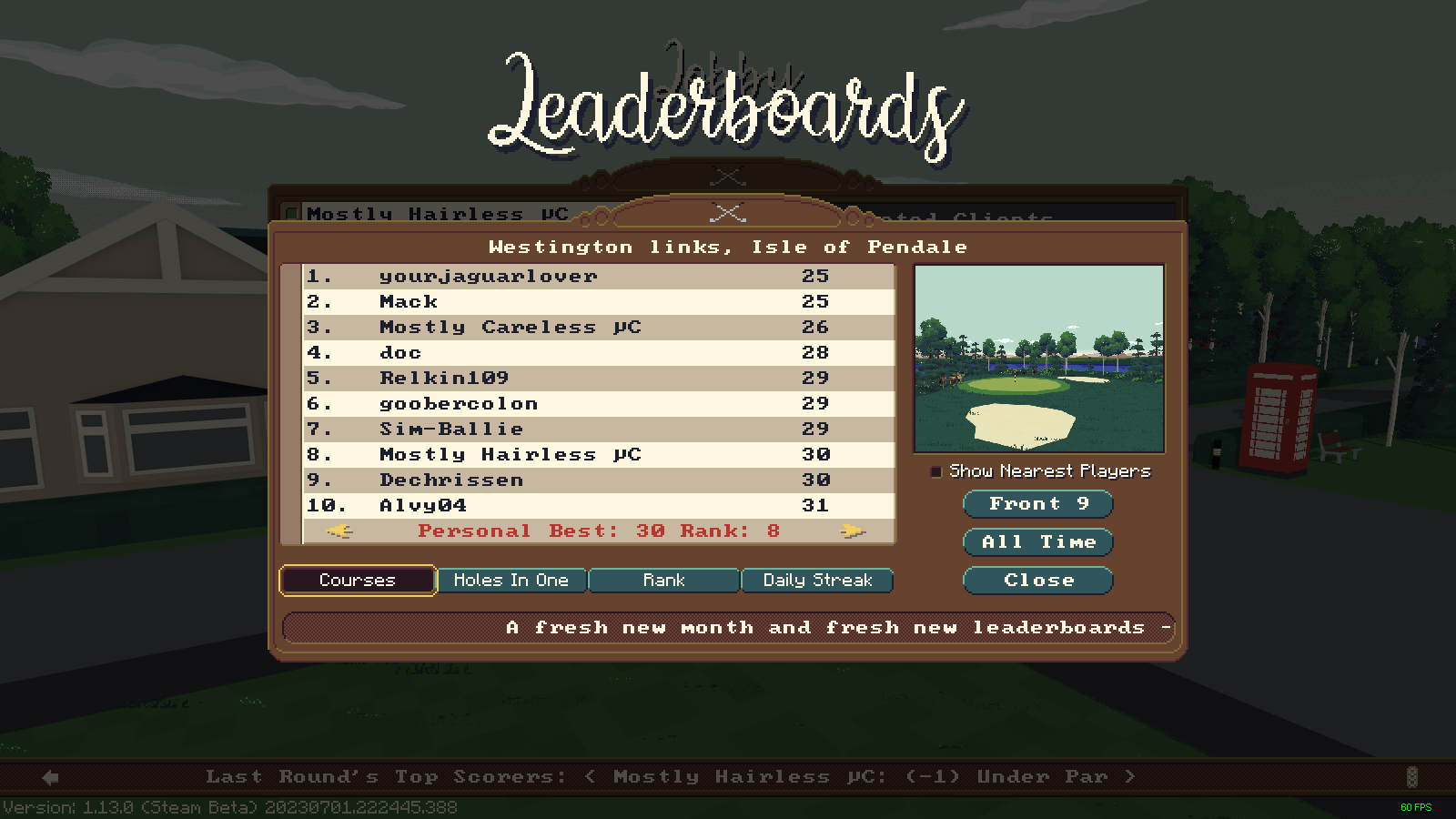
Task: Click the Personal Best: 30 Rank: 8 text
Action: pos(596,531)
